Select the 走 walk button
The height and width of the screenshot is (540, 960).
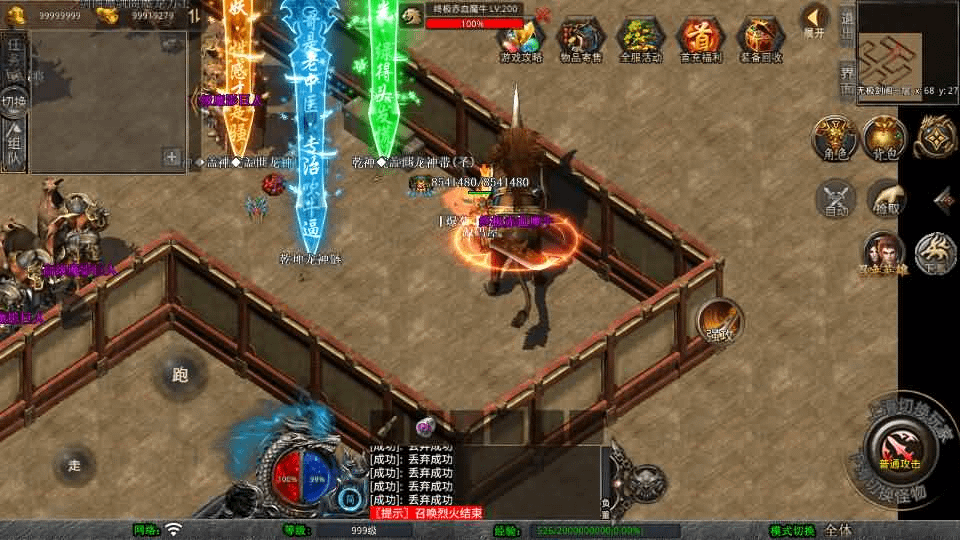pyautogui.click(x=74, y=465)
